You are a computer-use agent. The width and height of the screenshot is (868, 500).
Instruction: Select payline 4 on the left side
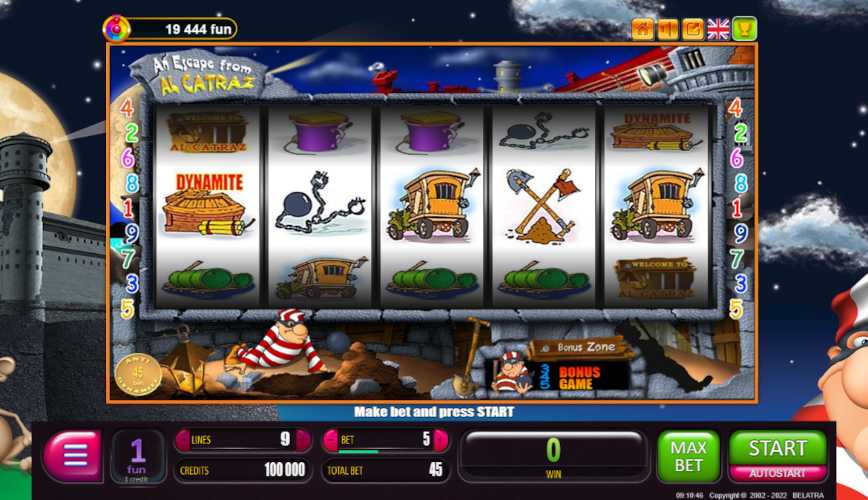click(x=127, y=108)
